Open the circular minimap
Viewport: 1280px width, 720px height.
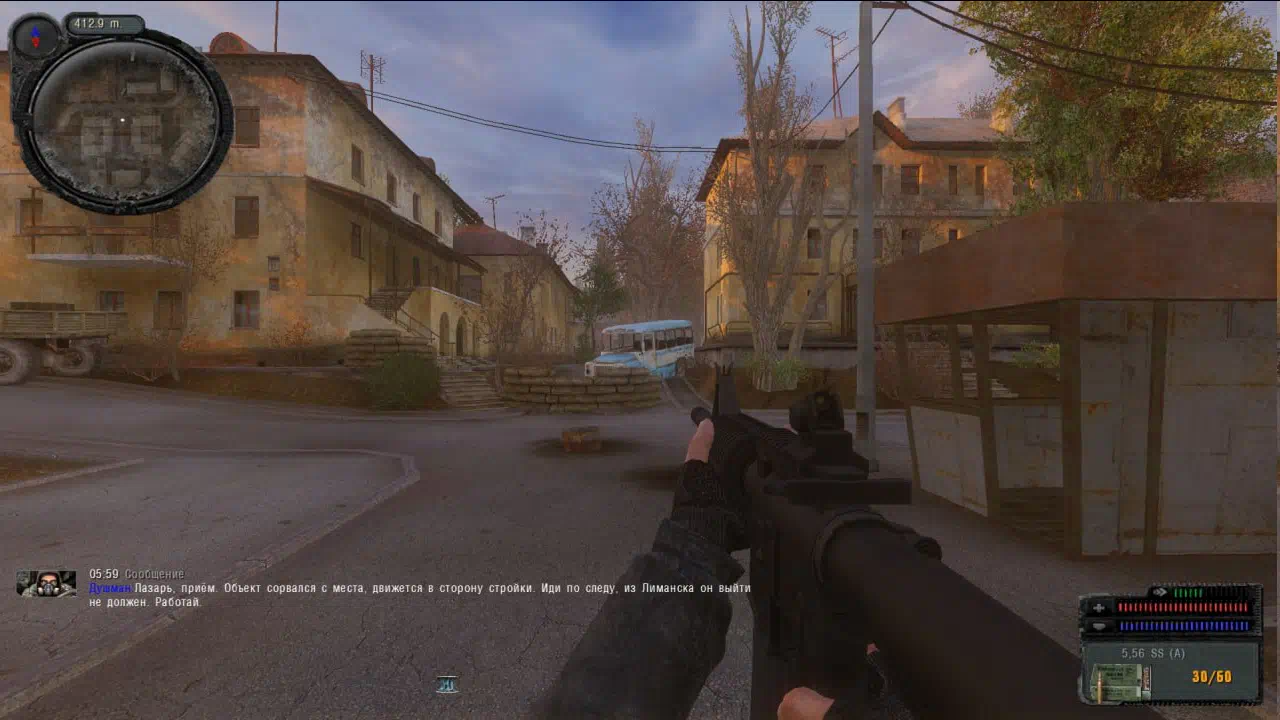122,121
